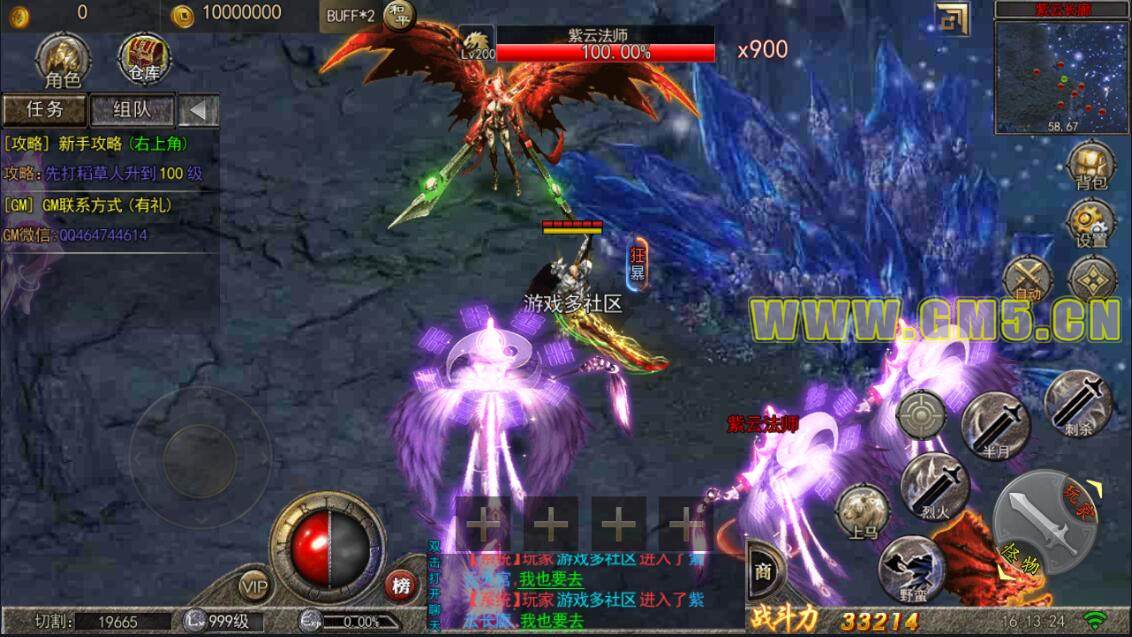Open the 角色 character panel

[61, 58]
